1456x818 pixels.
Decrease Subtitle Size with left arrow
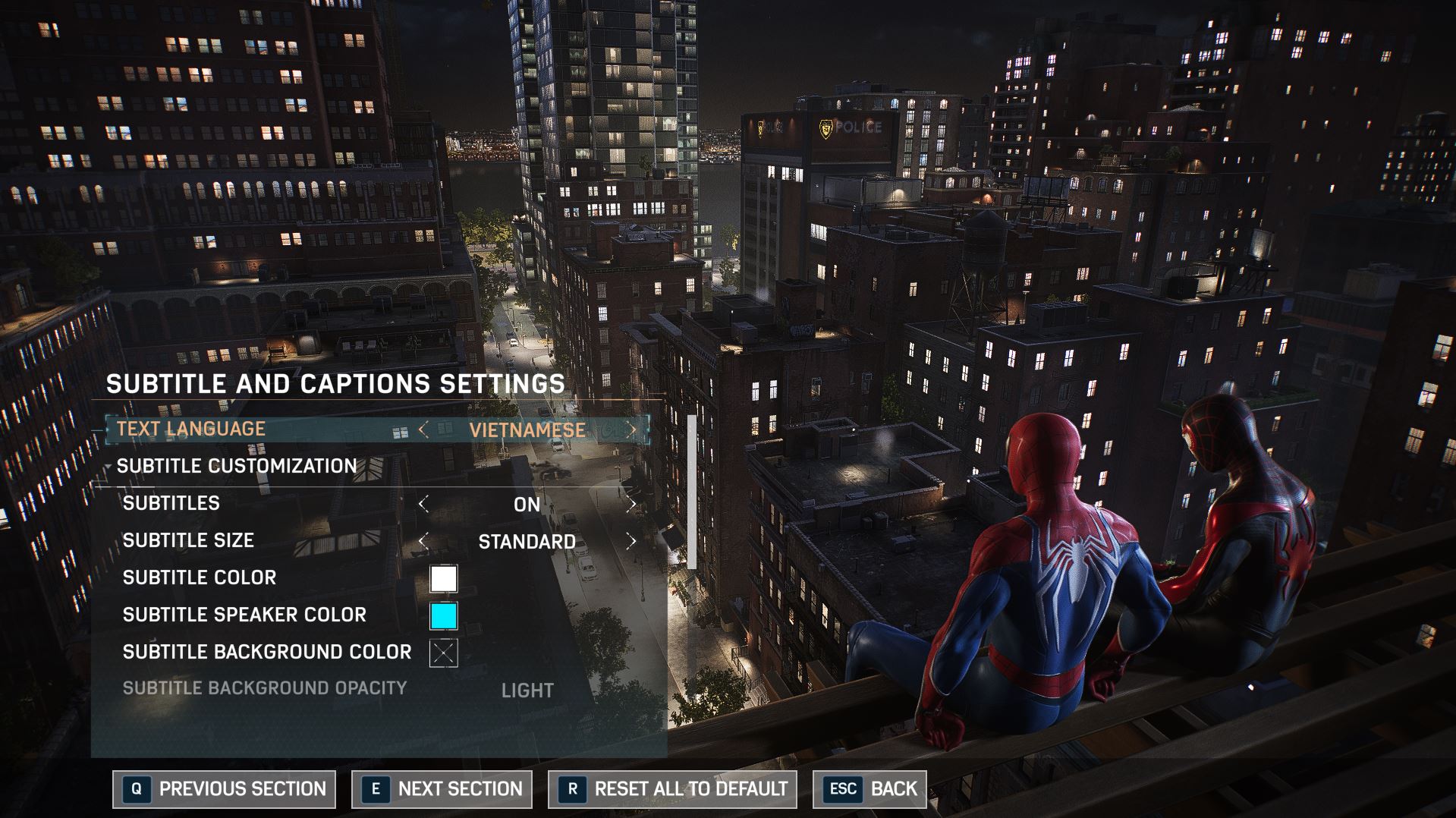pos(423,542)
